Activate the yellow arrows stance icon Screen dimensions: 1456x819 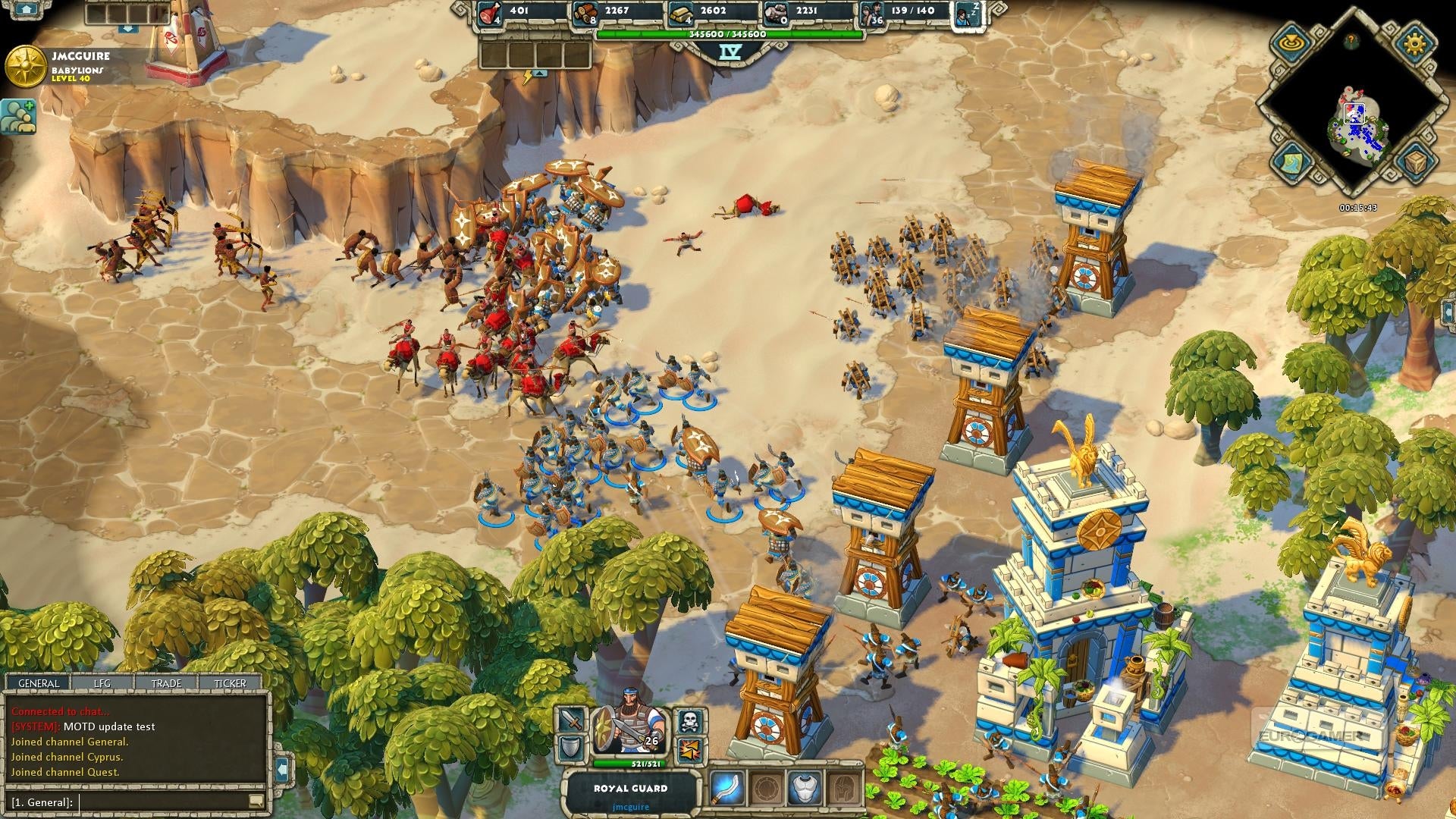coord(689,750)
